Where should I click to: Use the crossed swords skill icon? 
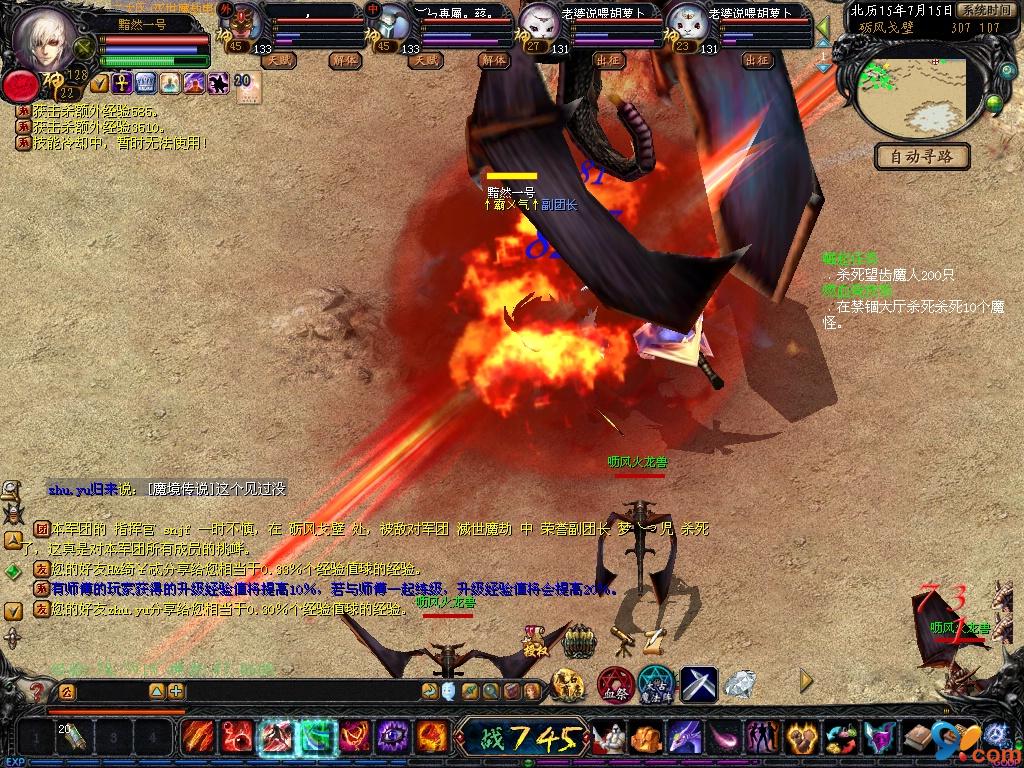pos(700,685)
